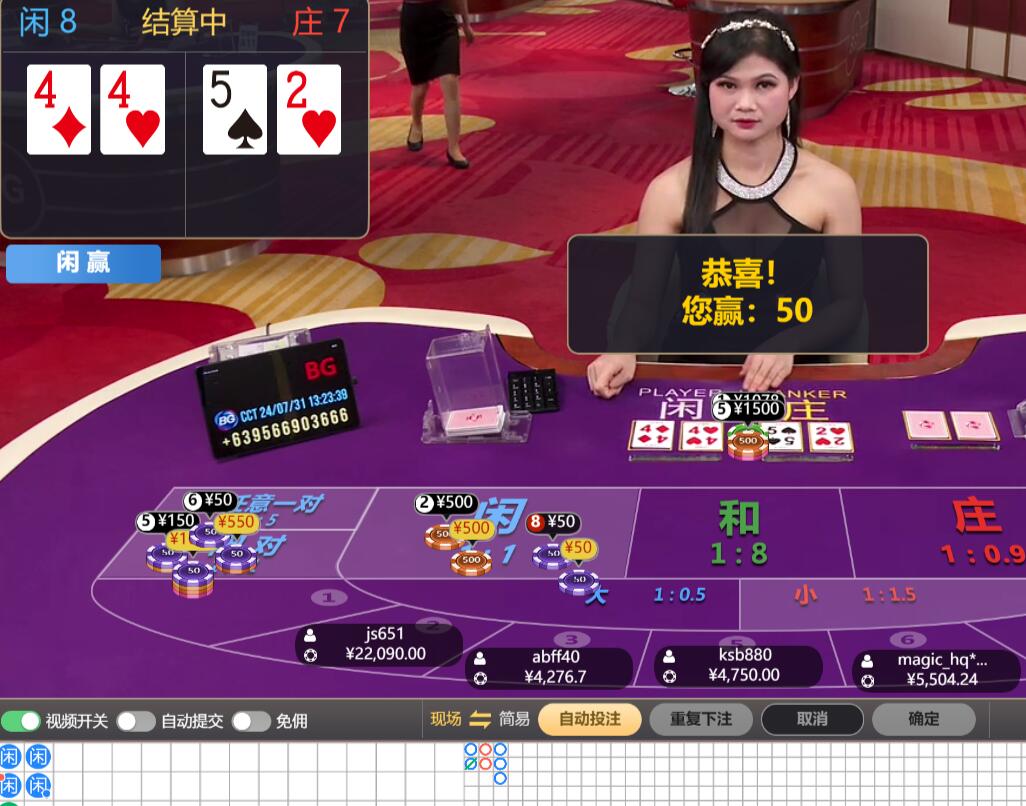Enable the 自动提交 auto-submit toggle
1026x806 pixels.
click(136, 721)
